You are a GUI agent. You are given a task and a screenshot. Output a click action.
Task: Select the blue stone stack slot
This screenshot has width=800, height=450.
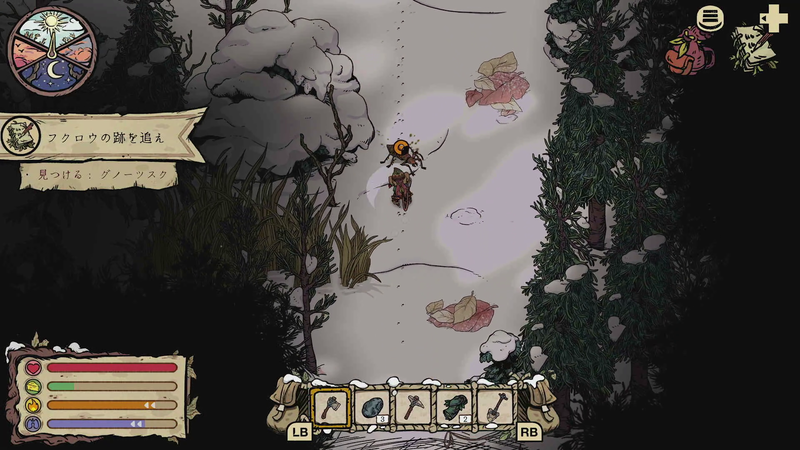372,407
